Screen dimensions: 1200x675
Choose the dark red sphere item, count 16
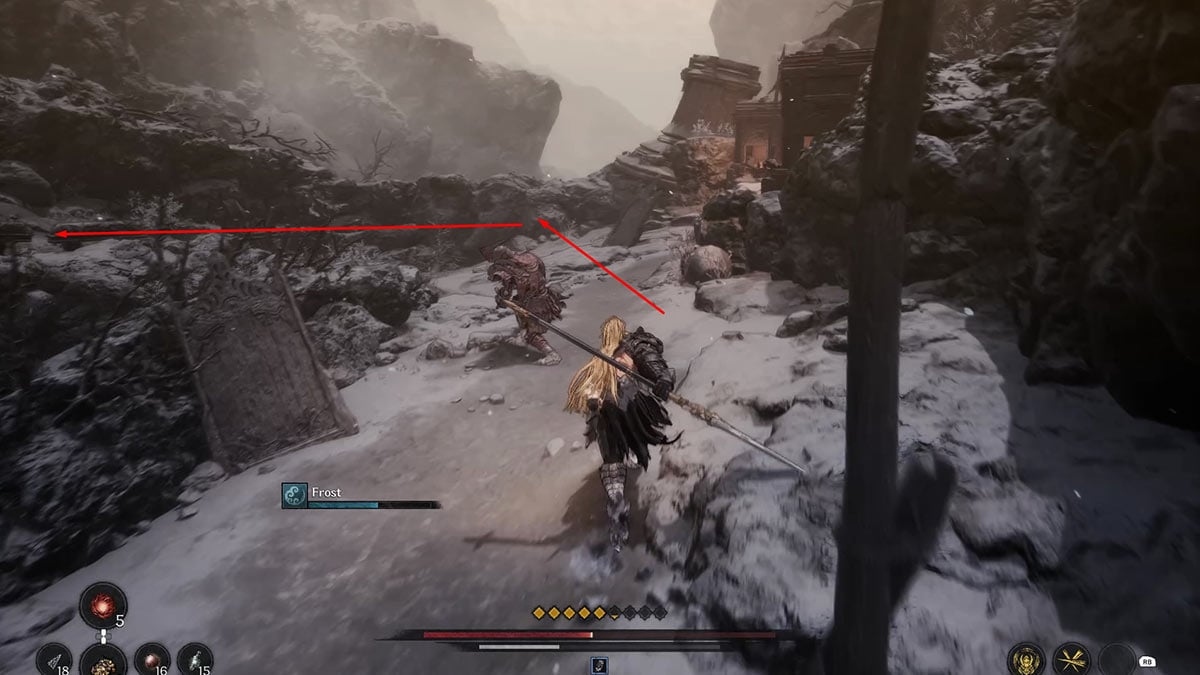coord(151,660)
